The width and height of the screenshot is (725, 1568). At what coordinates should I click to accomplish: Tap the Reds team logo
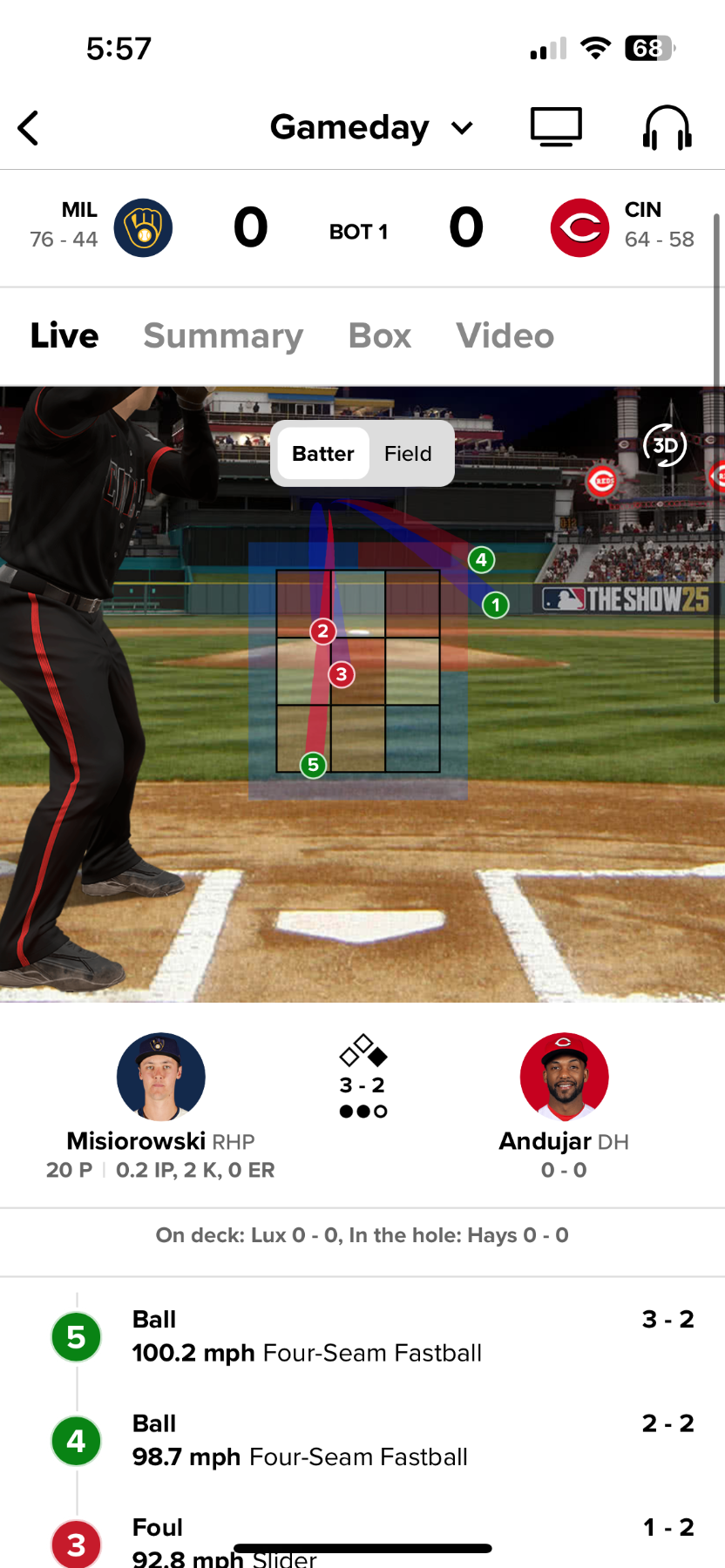click(579, 228)
